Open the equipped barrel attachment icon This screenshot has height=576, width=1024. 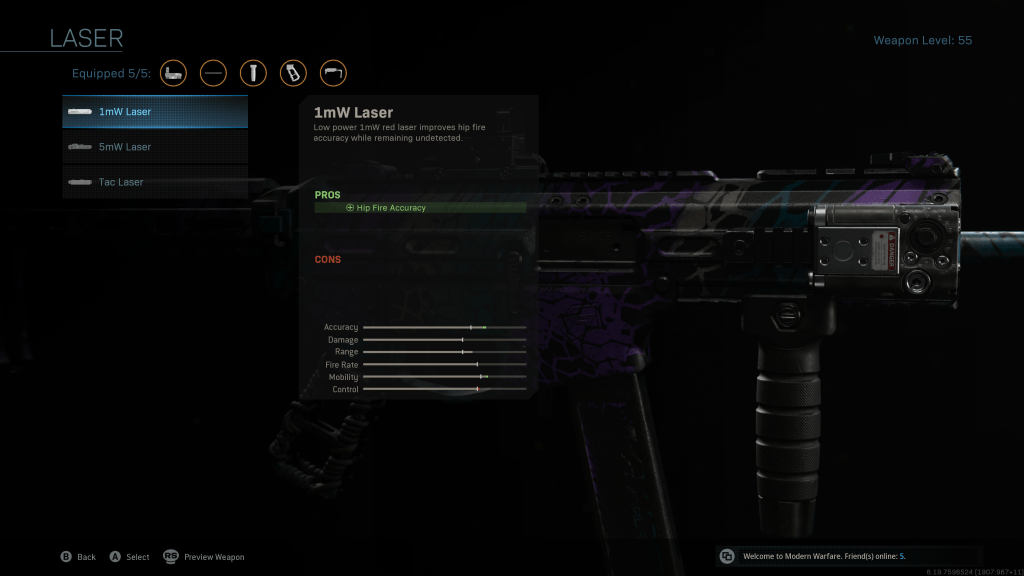point(213,73)
